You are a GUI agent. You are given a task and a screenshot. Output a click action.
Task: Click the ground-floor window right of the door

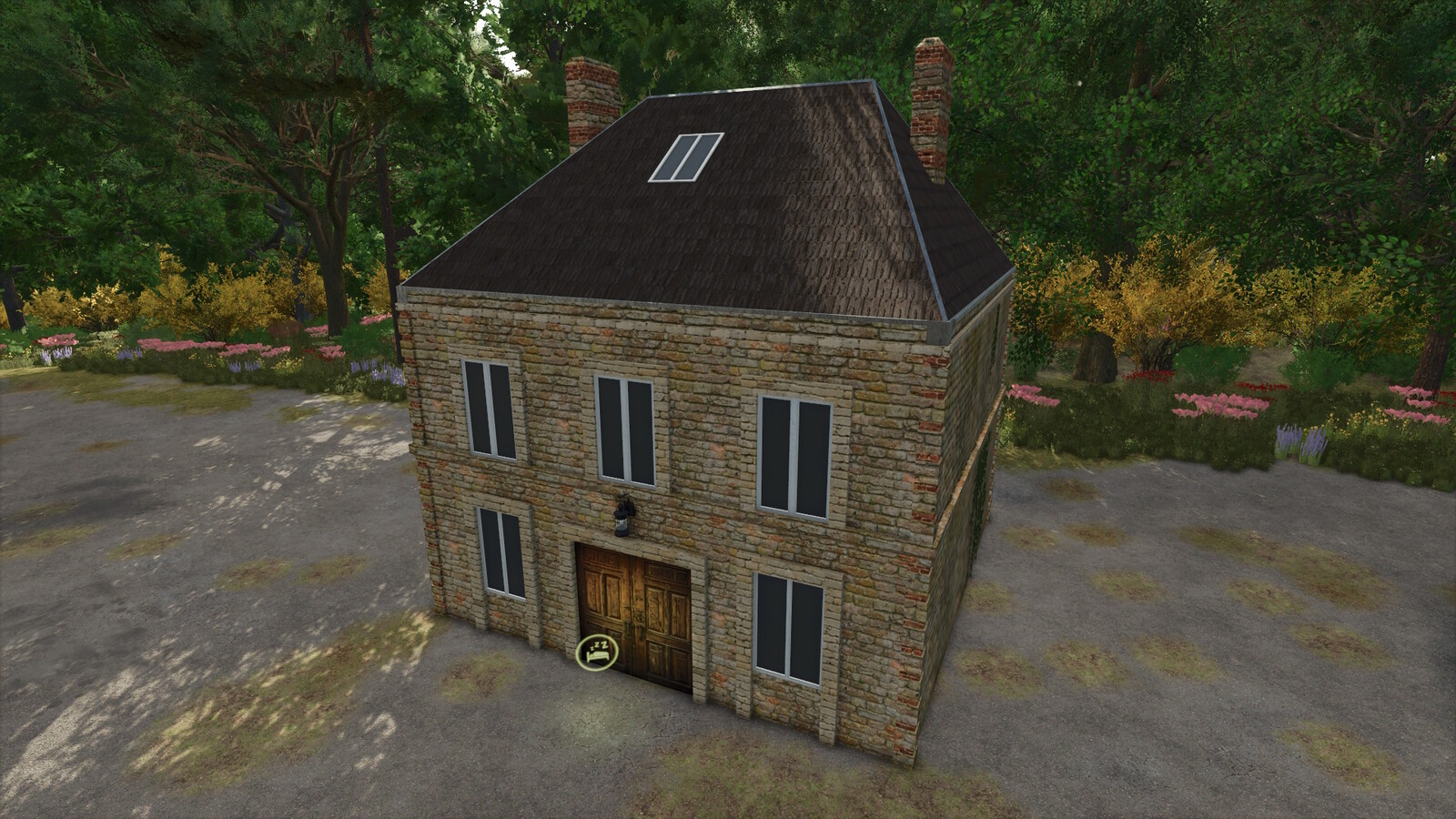tap(788, 628)
